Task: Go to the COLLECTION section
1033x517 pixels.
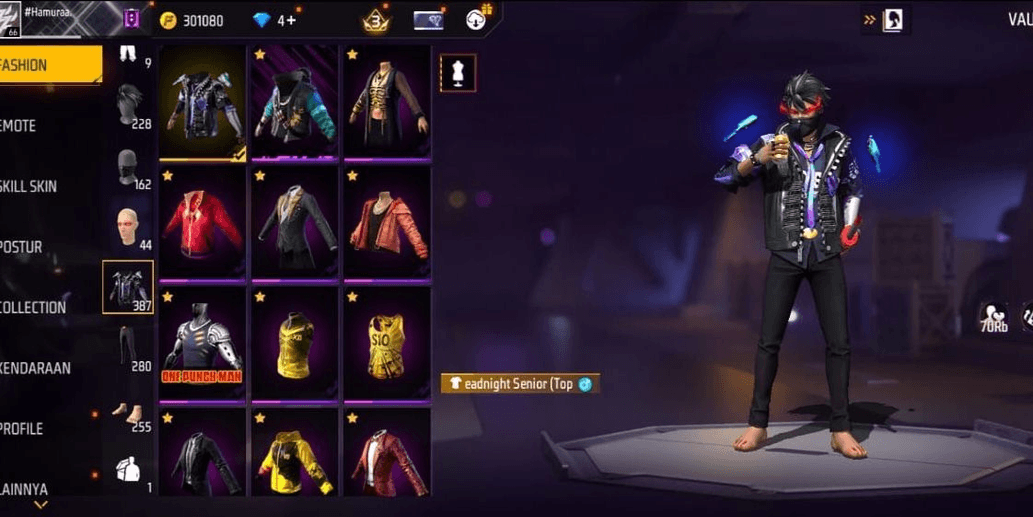Action: click(40, 307)
